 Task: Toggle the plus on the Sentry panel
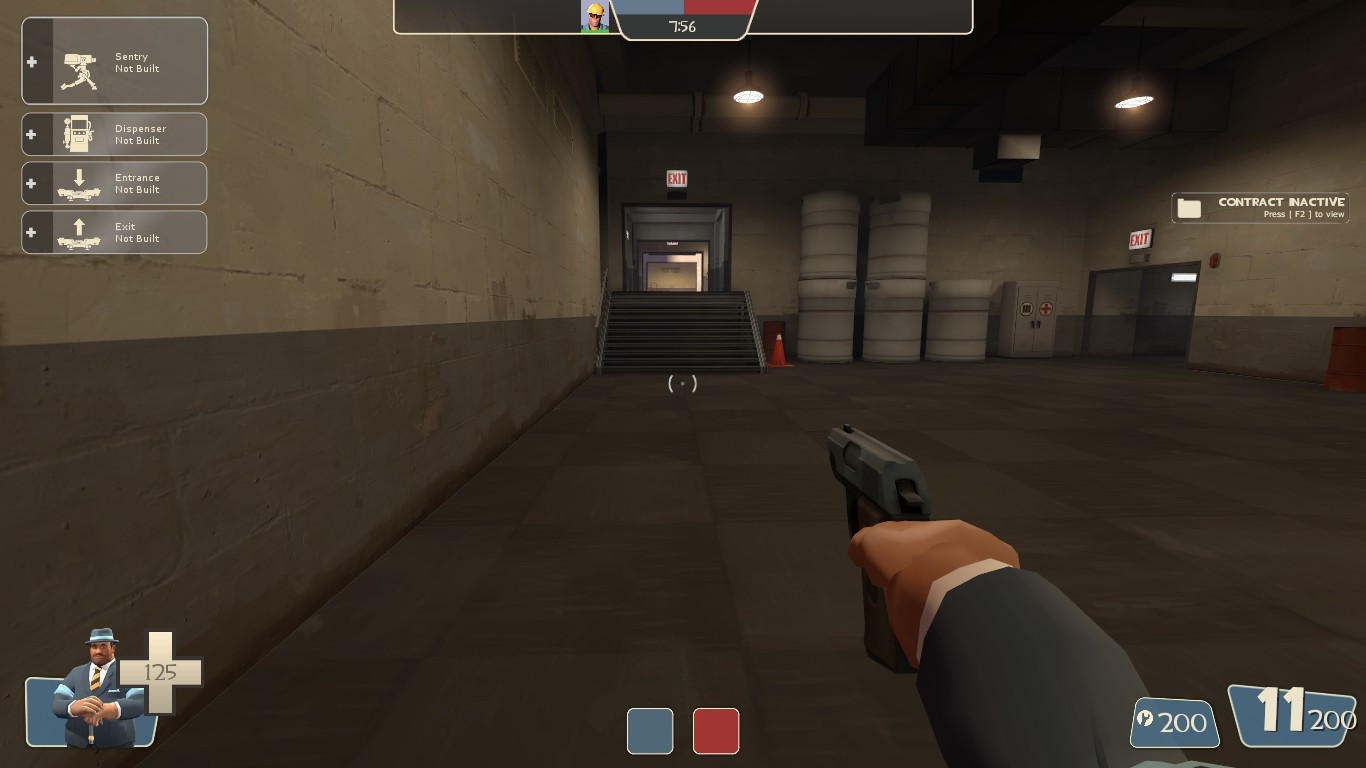(31, 60)
